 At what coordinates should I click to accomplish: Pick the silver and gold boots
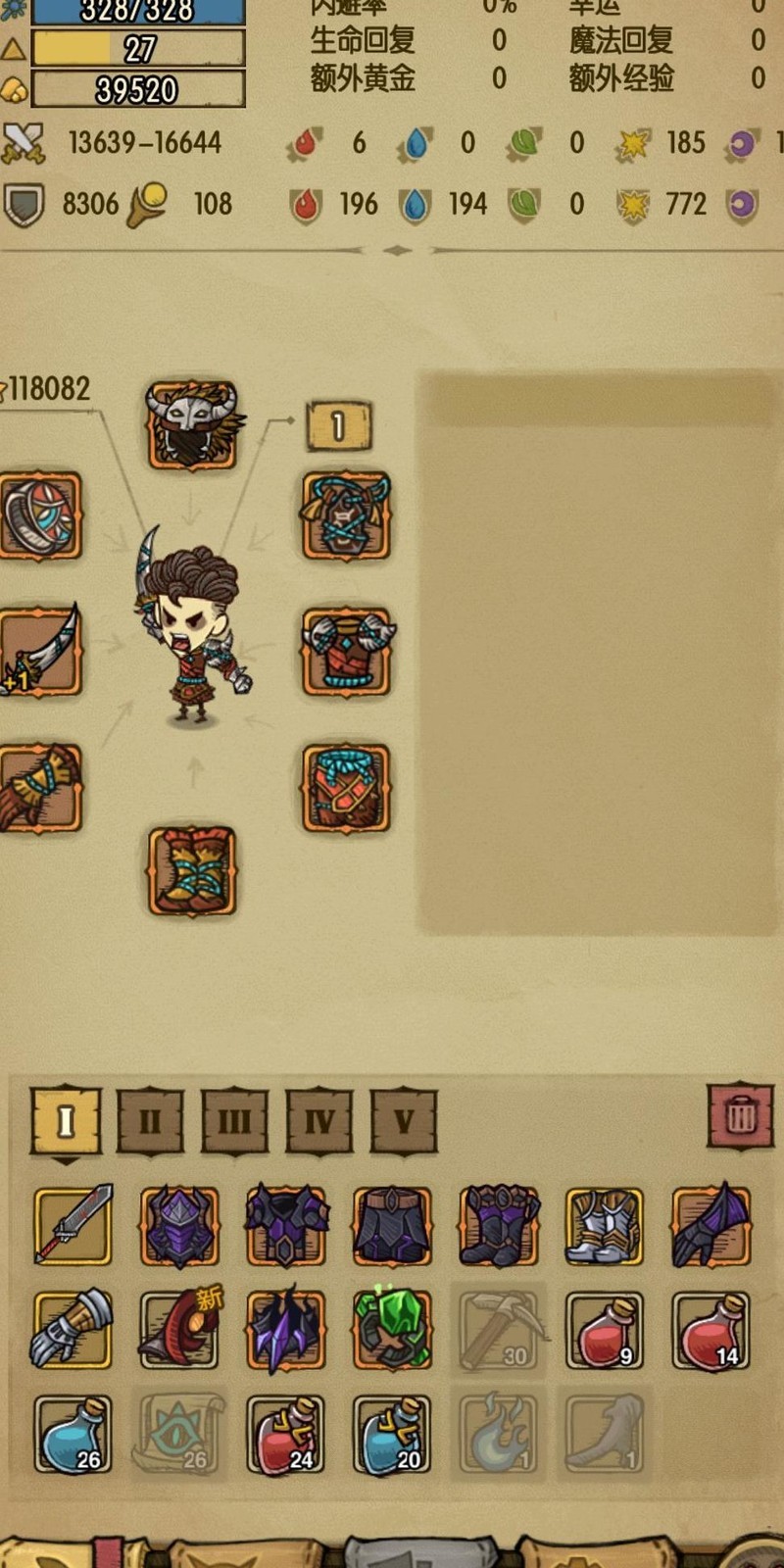[605, 1226]
